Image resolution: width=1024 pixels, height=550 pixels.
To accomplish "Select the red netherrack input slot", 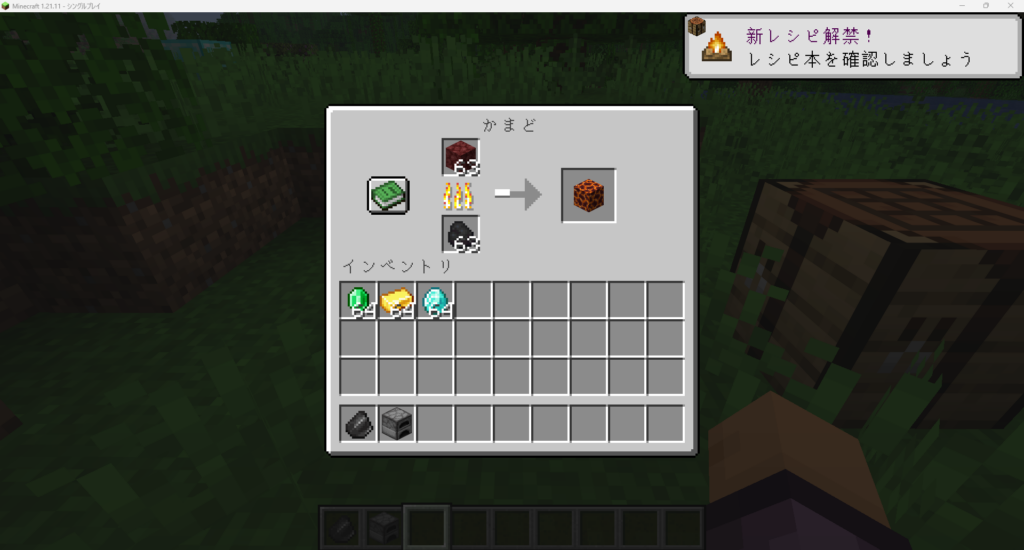I will 461,157.
